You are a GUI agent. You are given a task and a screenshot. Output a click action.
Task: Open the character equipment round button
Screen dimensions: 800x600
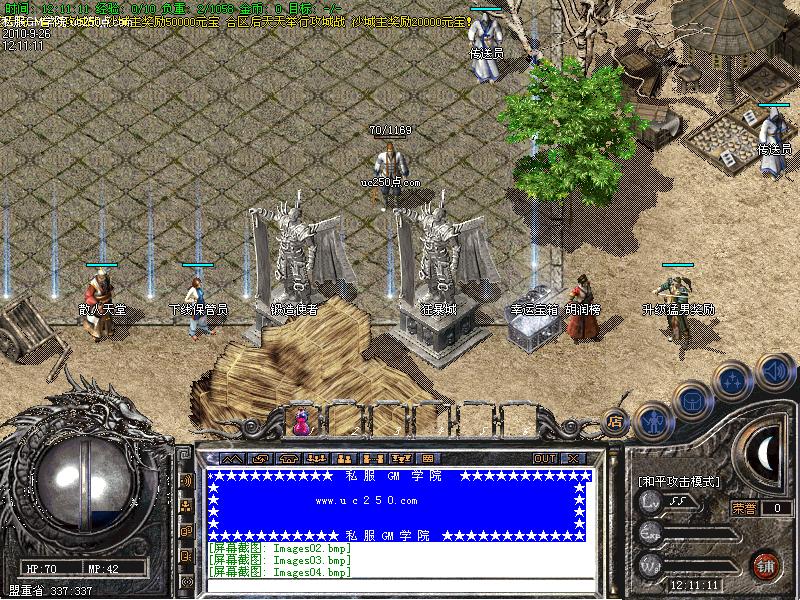653,418
